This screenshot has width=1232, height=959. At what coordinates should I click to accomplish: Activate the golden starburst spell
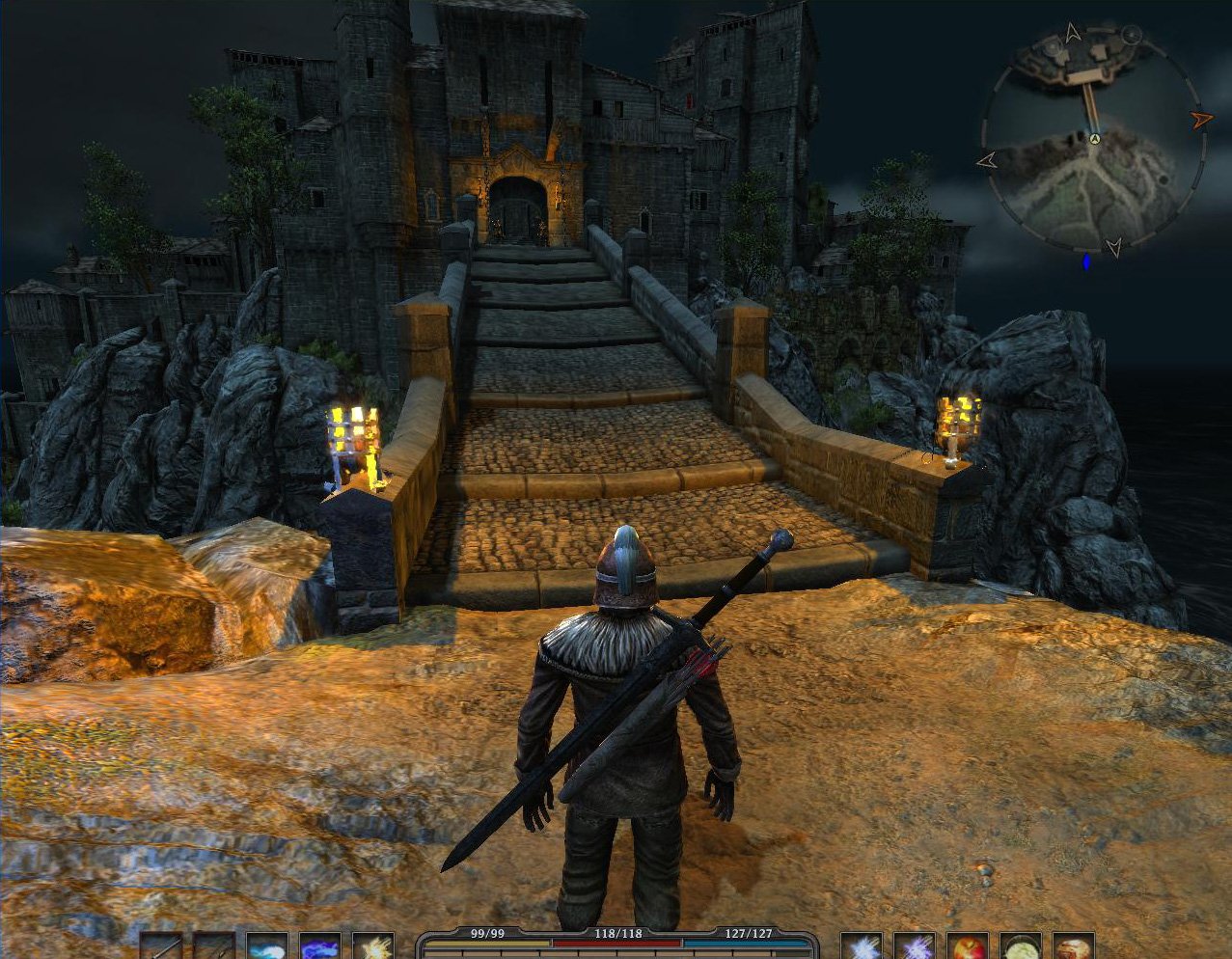[x=373, y=946]
